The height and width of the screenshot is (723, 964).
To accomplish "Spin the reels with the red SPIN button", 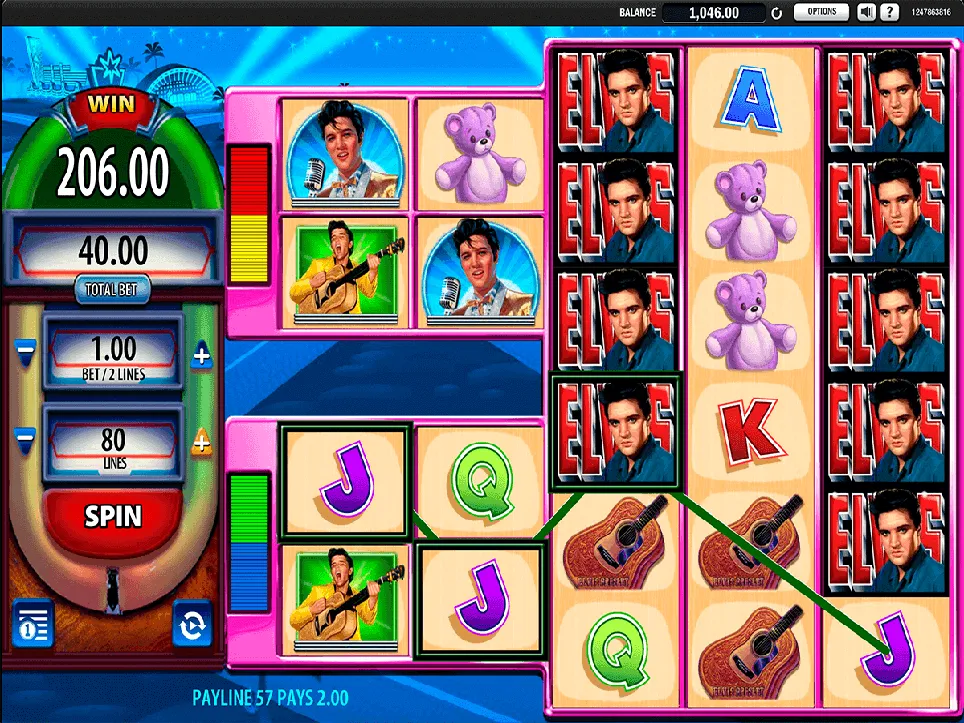I will (x=113, y=517).
